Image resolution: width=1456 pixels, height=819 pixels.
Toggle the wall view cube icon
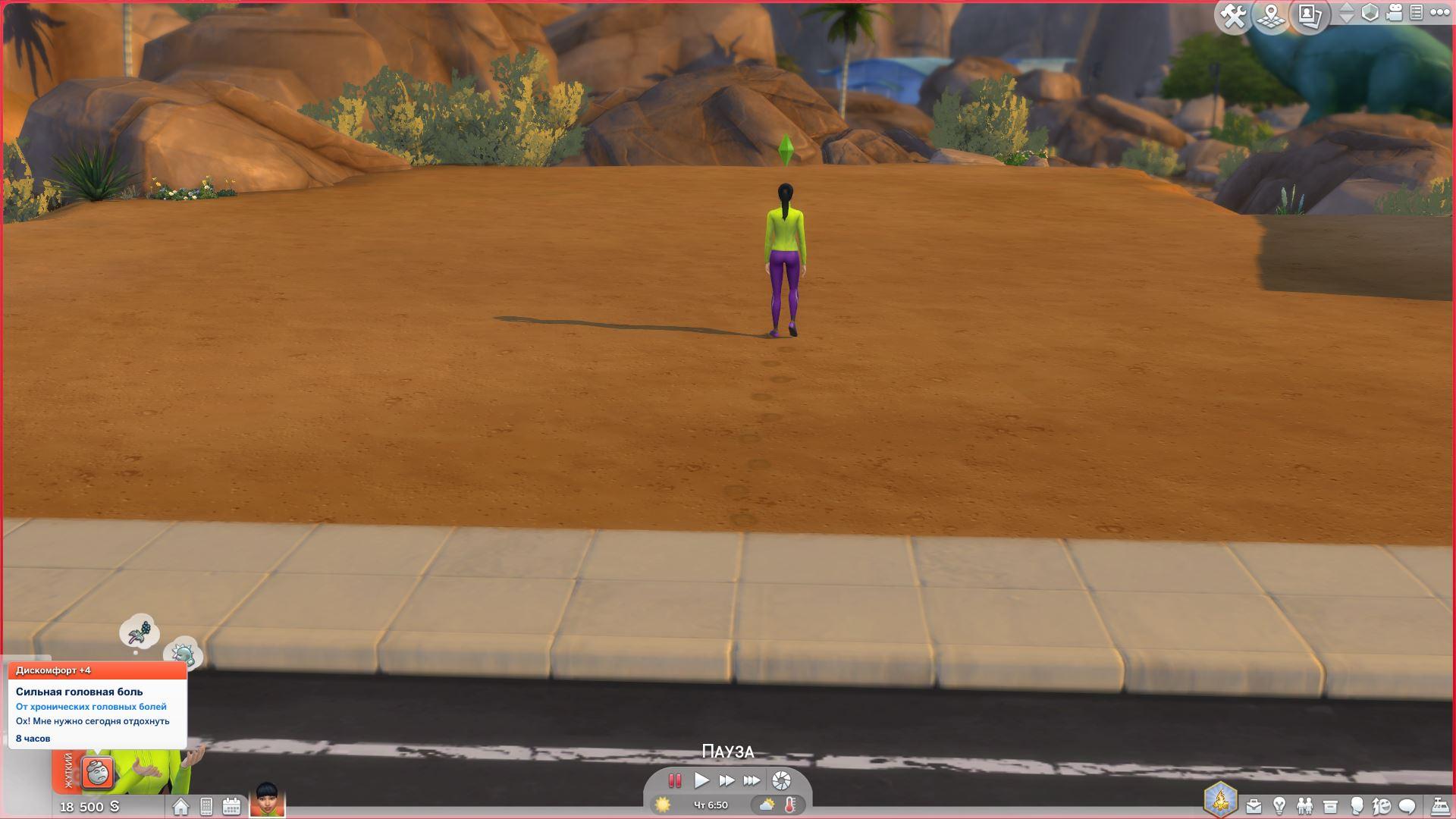[x=1370, y=13]
